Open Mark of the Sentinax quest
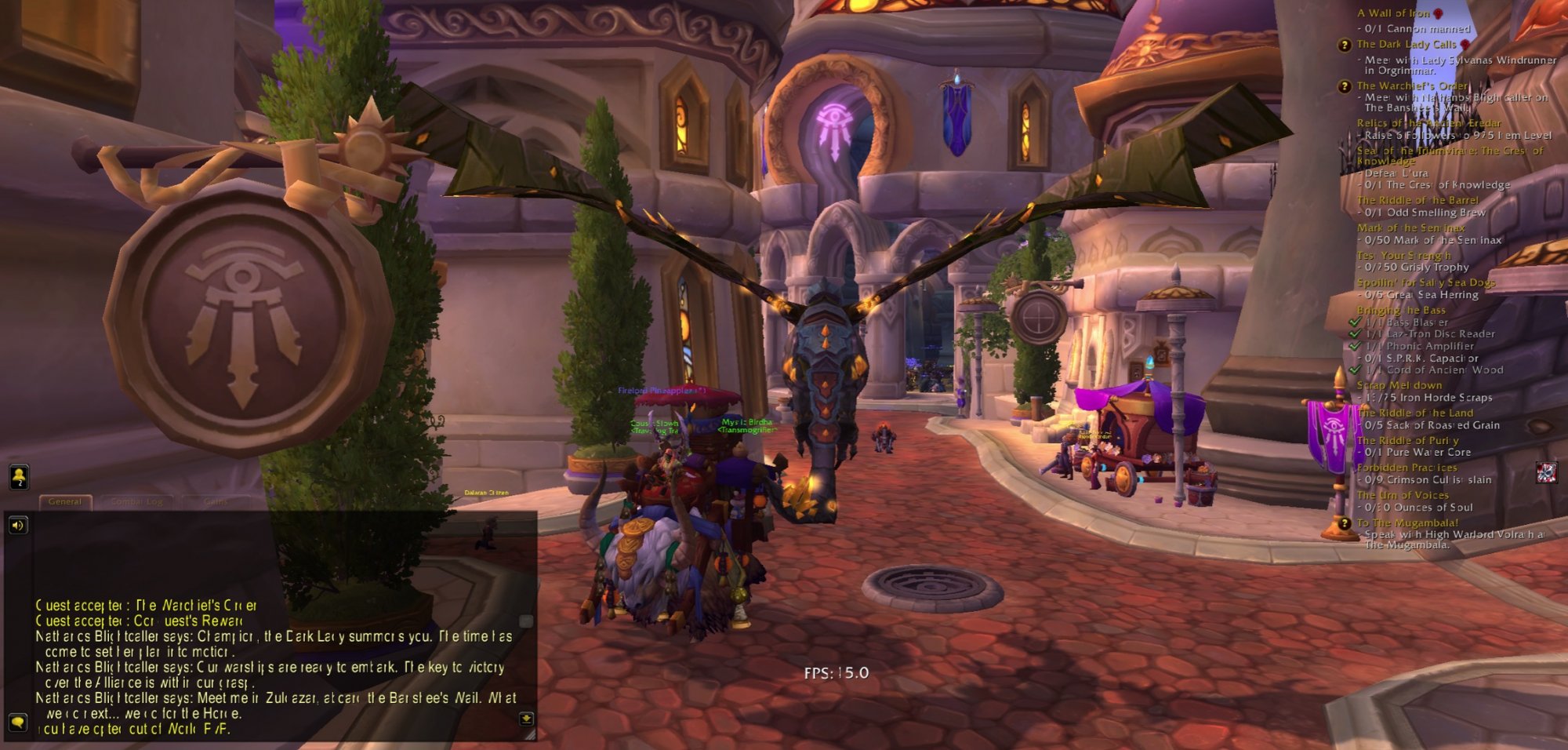This screenshot has width=1568, height=750. 1411,228
